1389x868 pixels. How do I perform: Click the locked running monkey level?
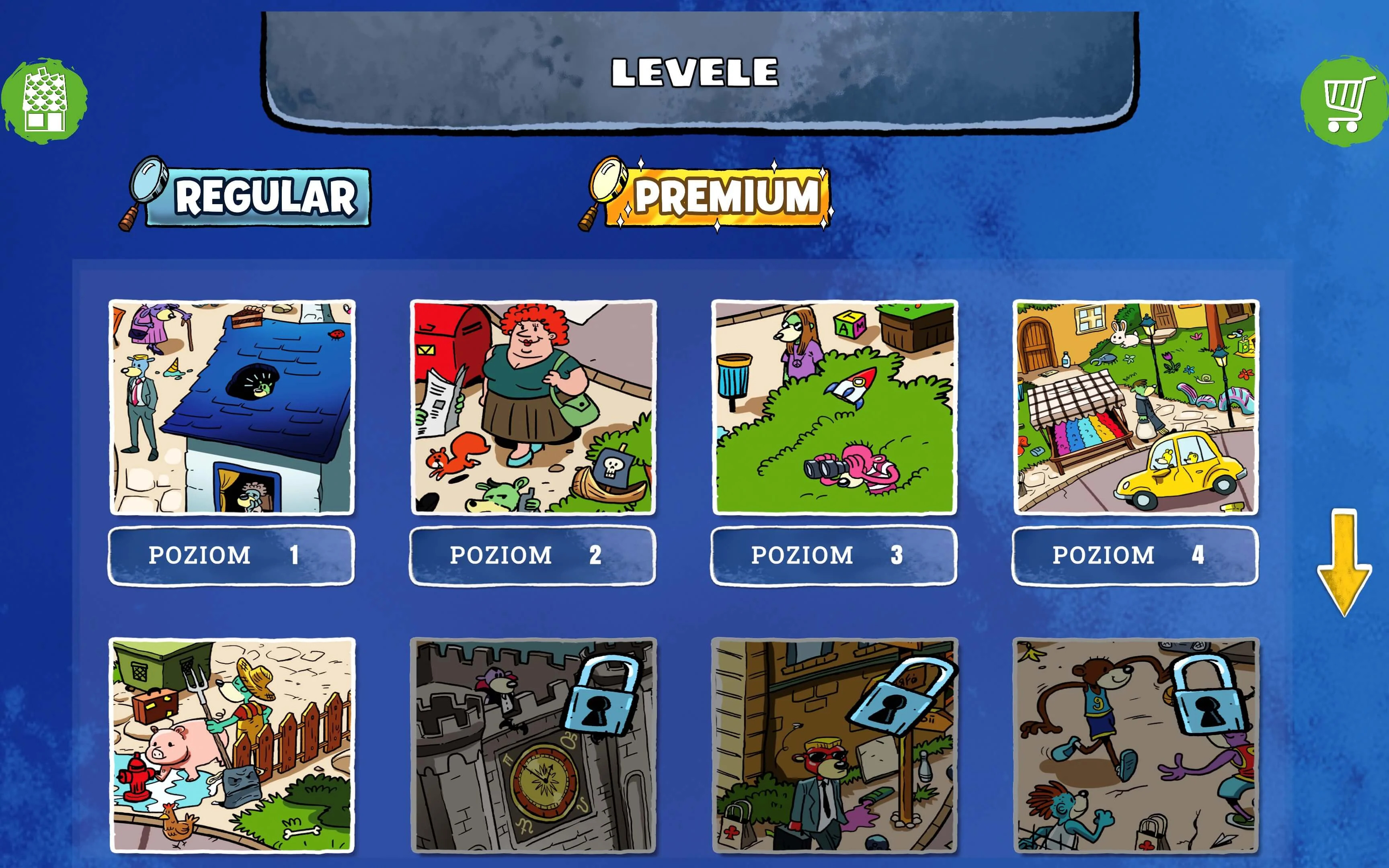click(1135, 745)
